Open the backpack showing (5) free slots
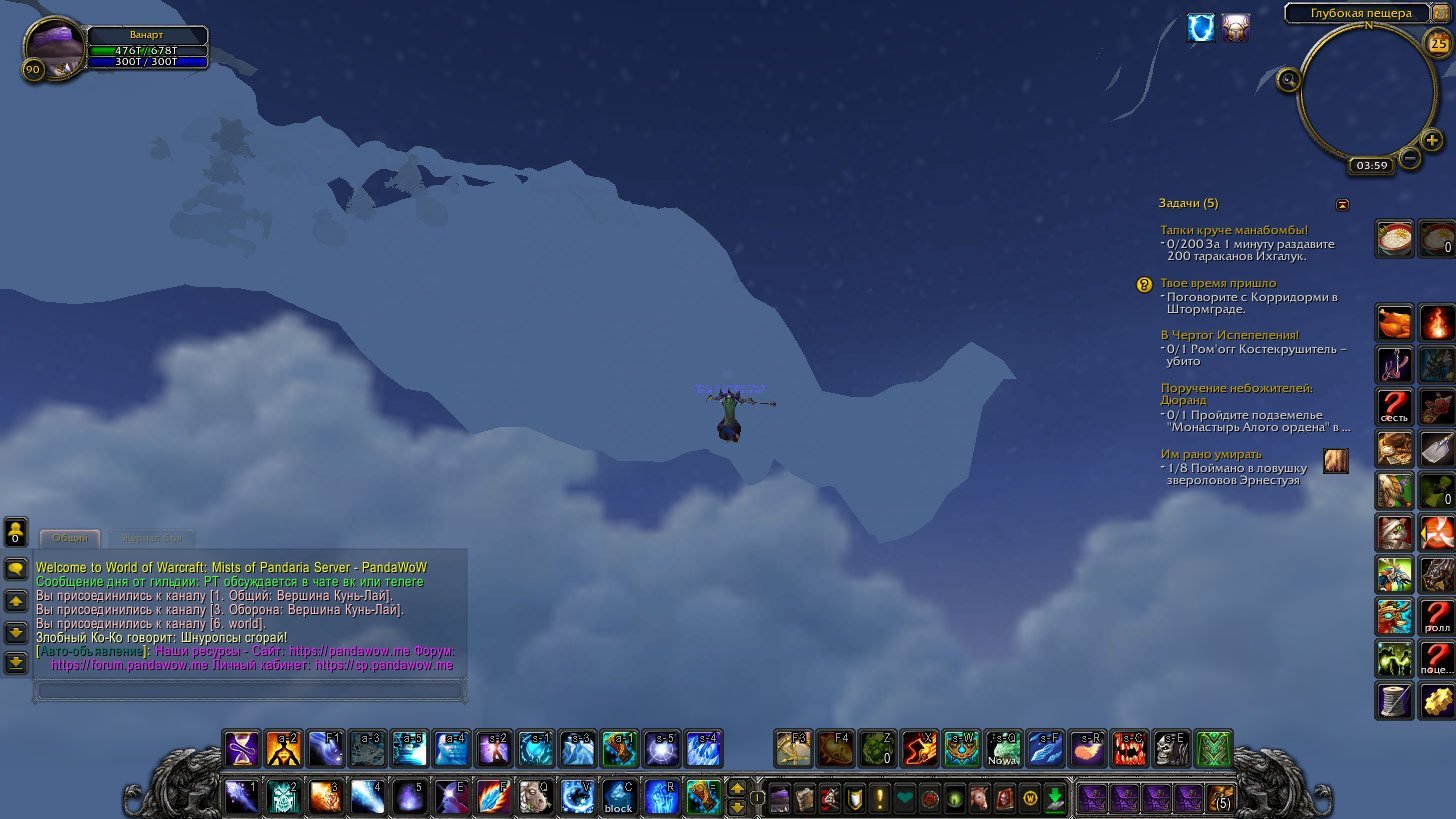This screenshot has height=819, width=1456. pos(1220,798)
